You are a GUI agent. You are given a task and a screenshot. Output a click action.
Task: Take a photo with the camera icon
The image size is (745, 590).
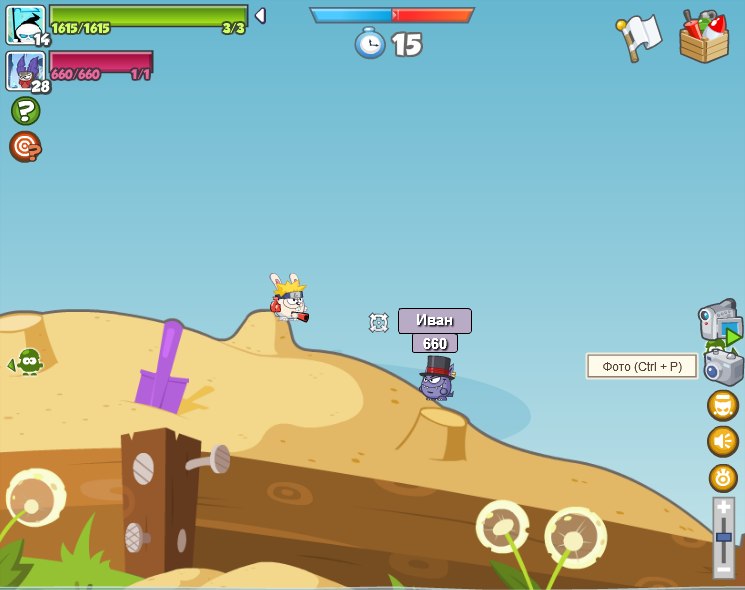[x=723, y=366]
